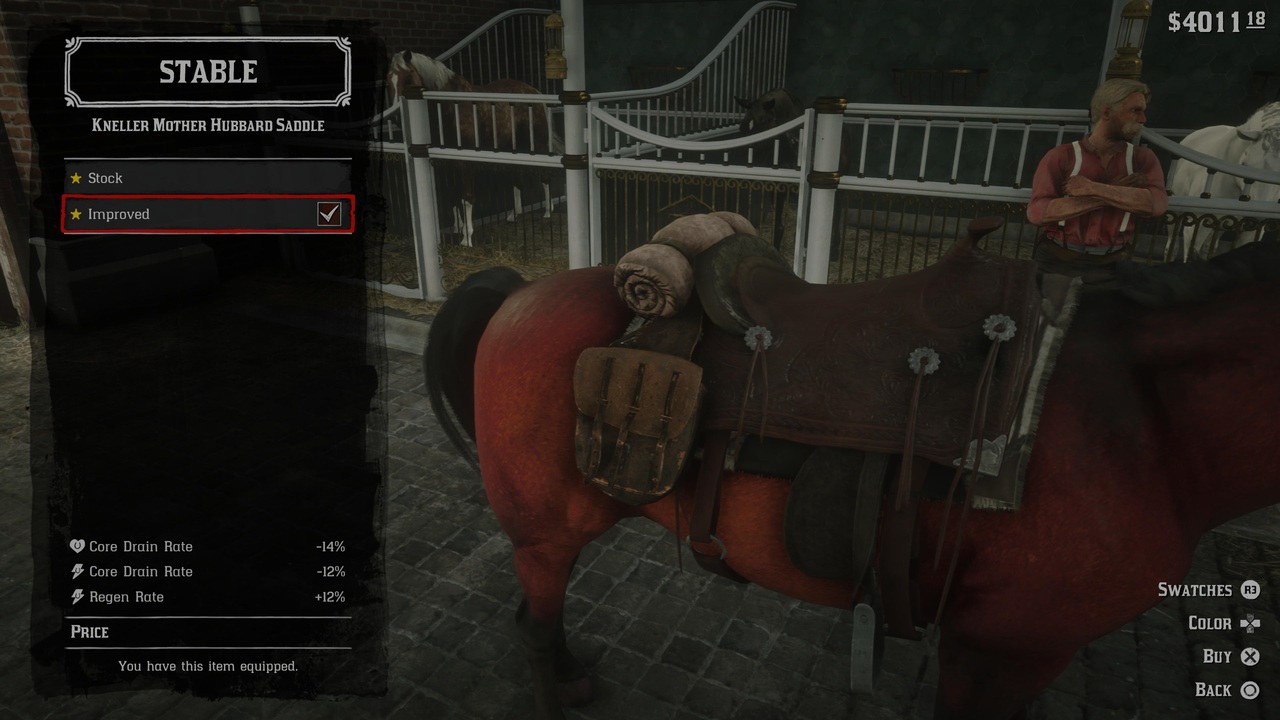Click the lightning icon next to Regen Rate

click(x=77, y=596)
